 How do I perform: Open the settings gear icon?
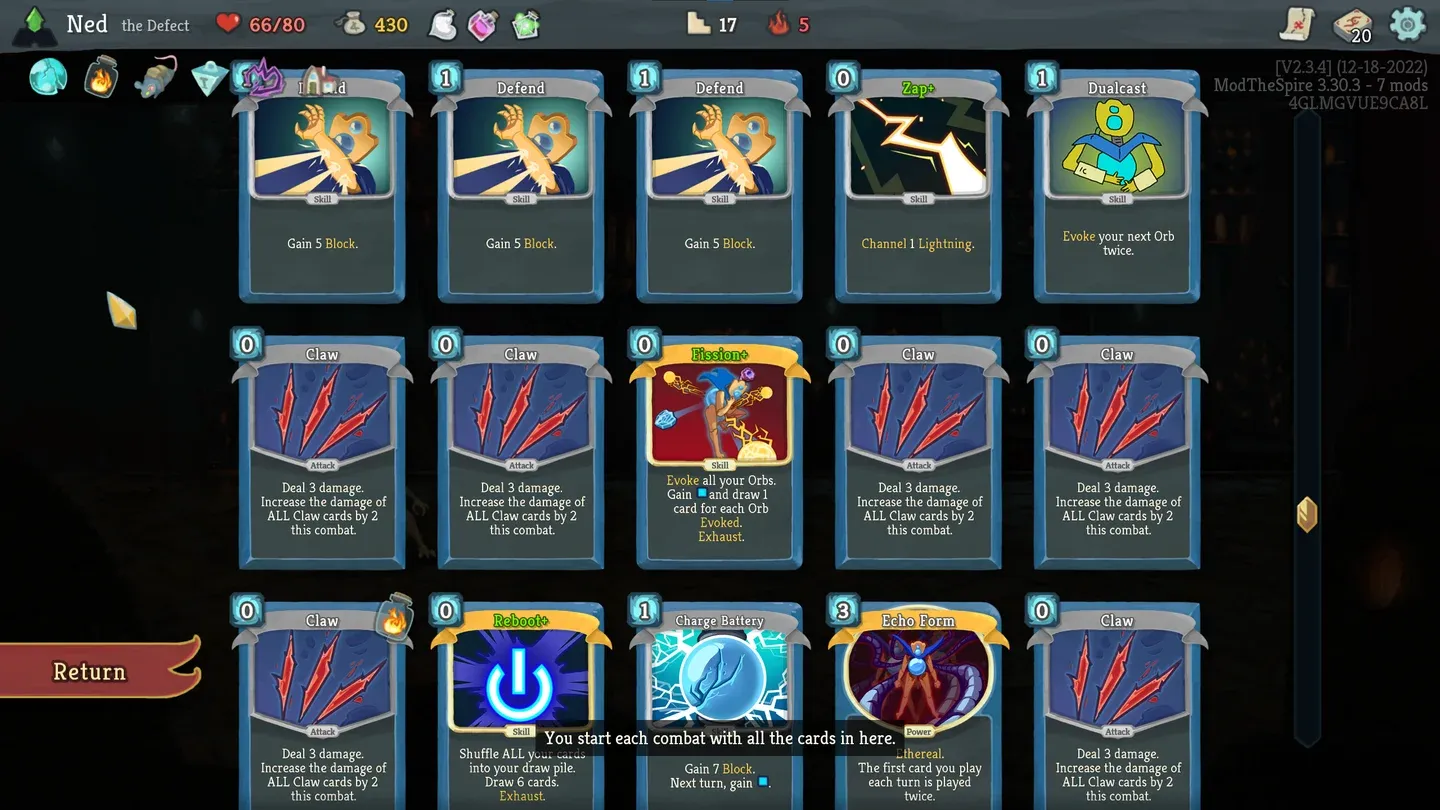click(1408, 24)
